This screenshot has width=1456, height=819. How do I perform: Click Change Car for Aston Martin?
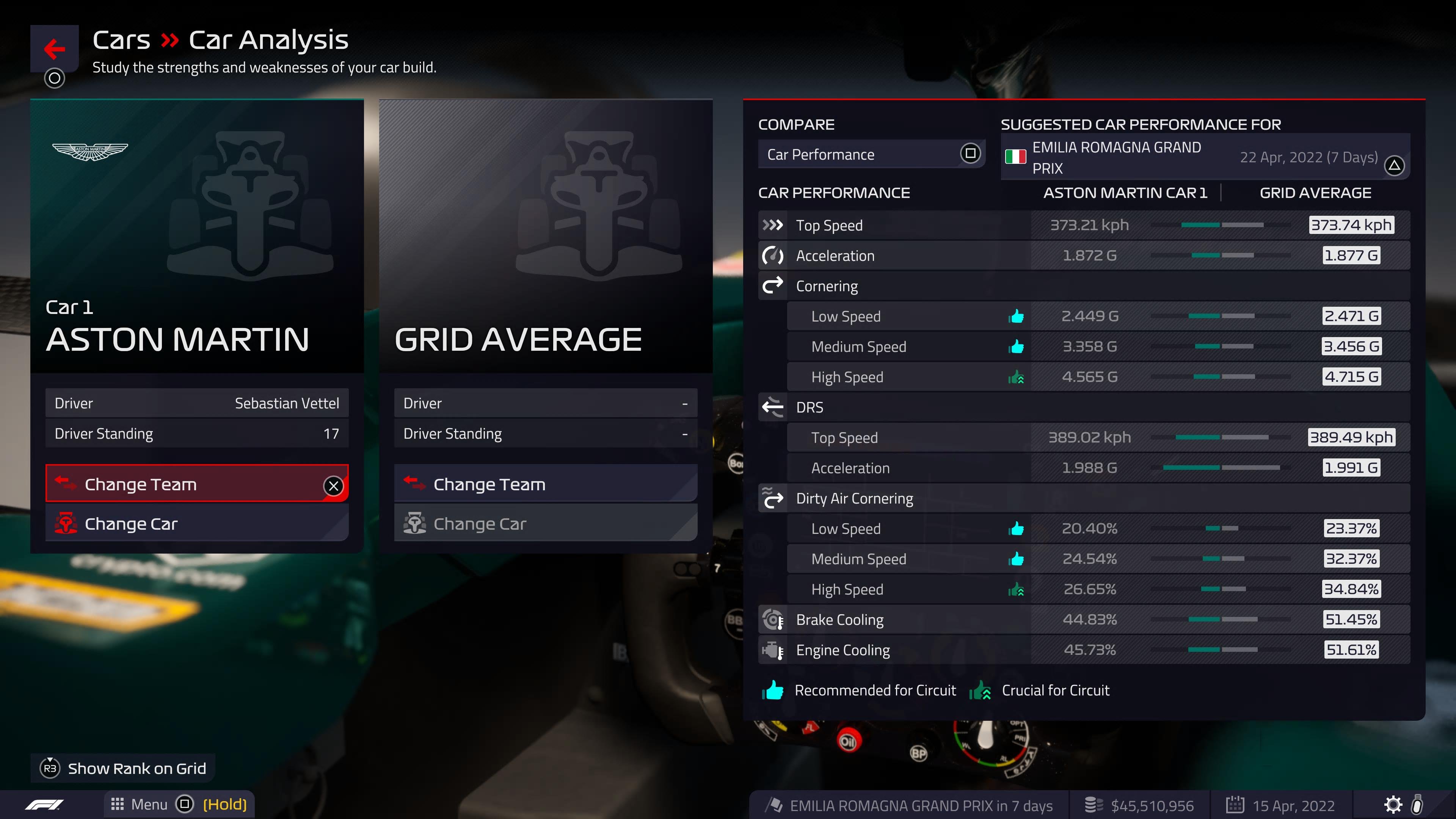tap(131, 523)
